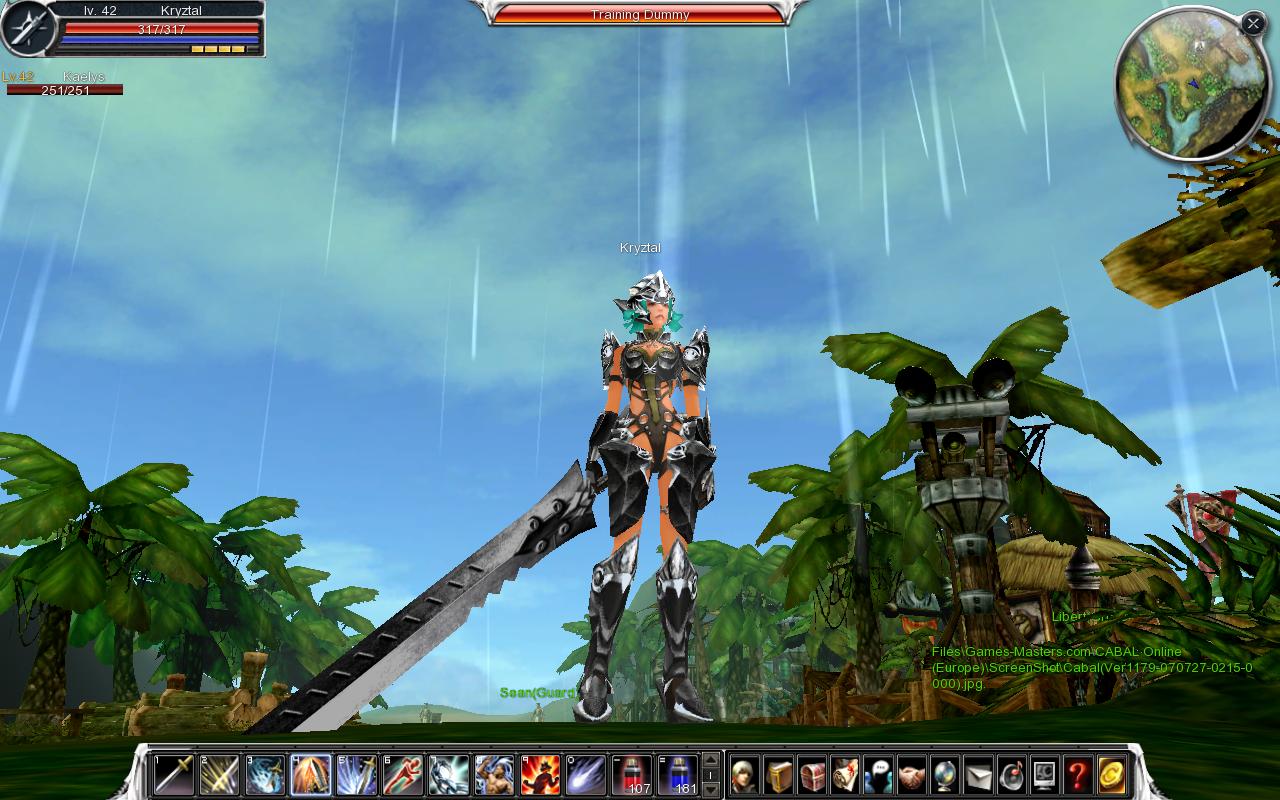Click the circular minimap
Image resolution: width=1280 pixels, height=800 pixels.
tap(1187, 87)
